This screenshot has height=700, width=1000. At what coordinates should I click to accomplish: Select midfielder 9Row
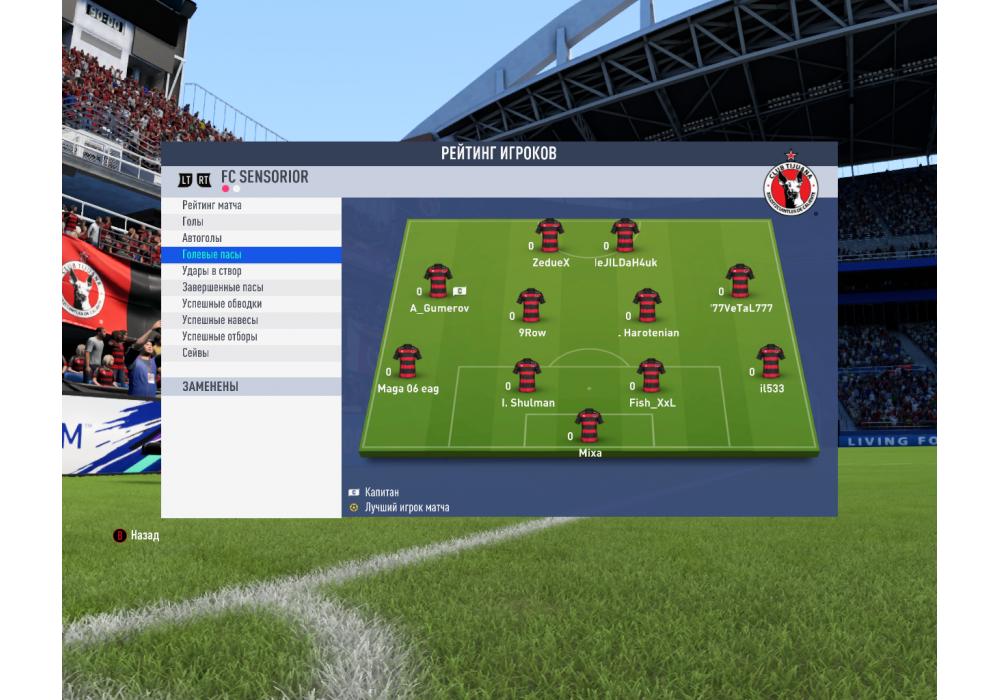click(531, 306)
